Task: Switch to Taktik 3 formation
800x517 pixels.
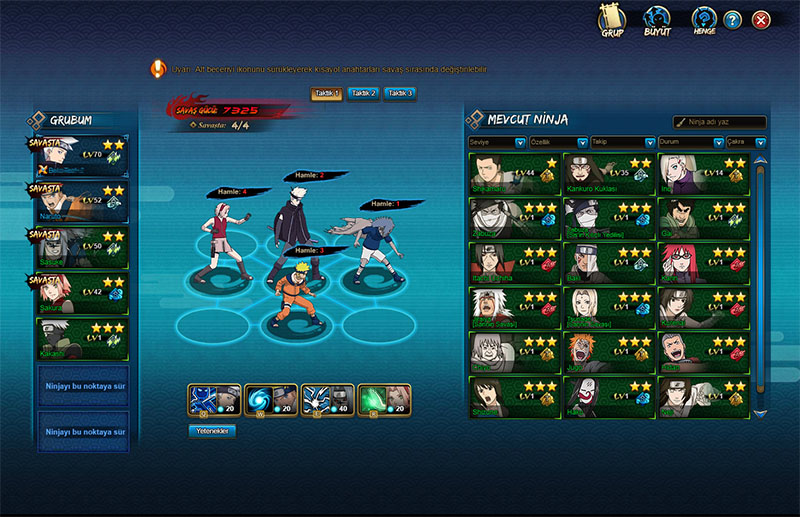Action: [399, 93]
